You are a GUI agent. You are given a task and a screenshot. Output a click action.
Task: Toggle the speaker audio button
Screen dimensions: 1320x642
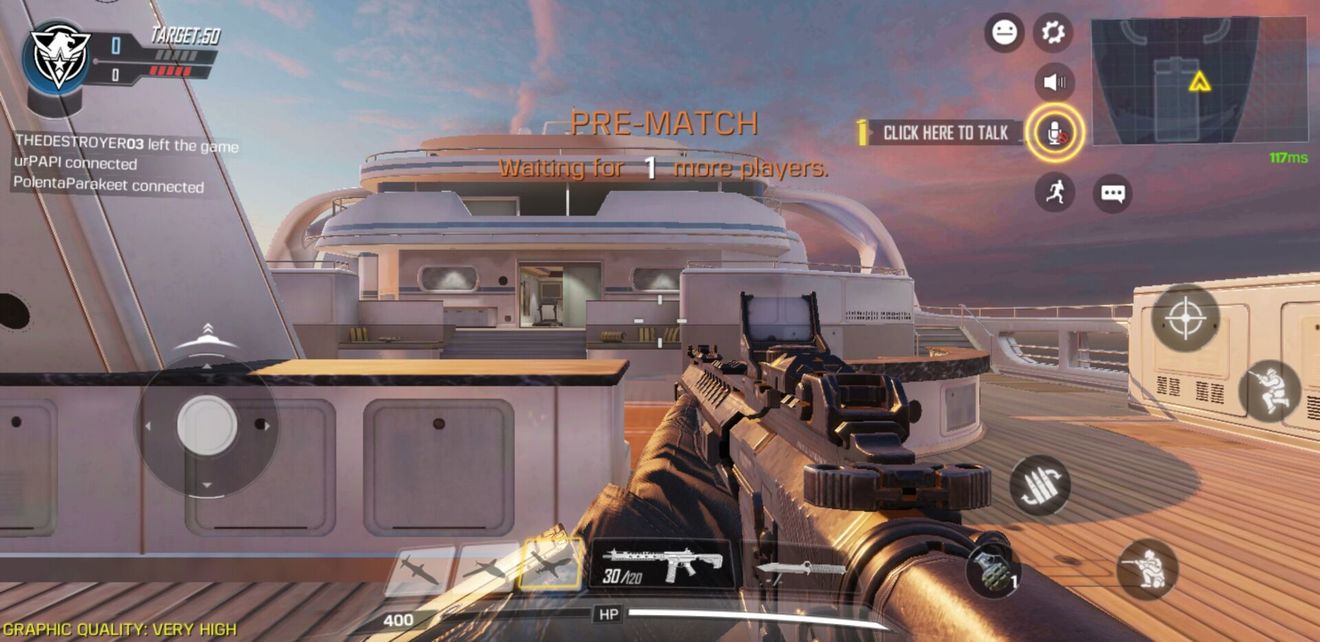coord(1054,82)
